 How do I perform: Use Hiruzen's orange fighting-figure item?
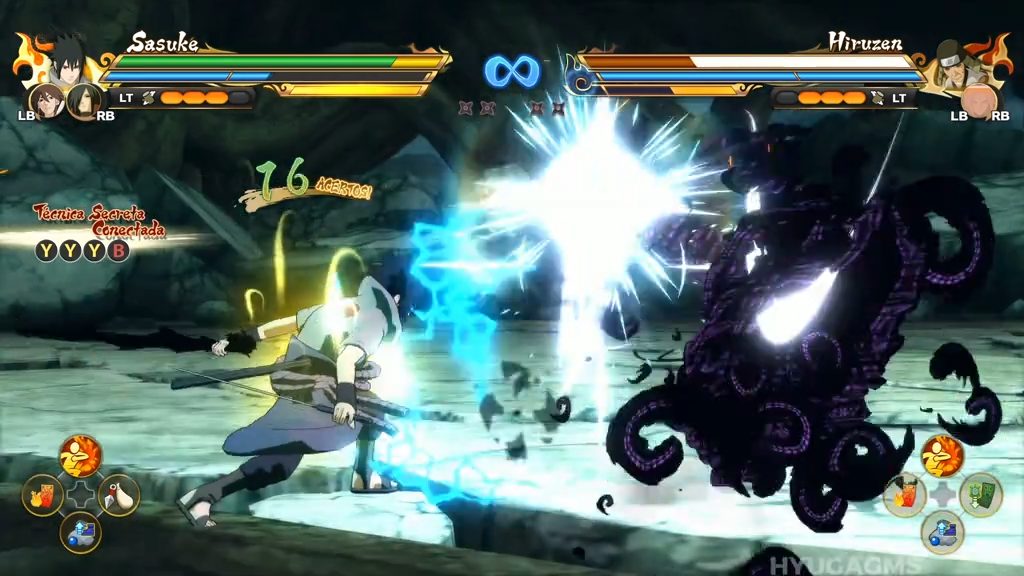coord(942,456)
